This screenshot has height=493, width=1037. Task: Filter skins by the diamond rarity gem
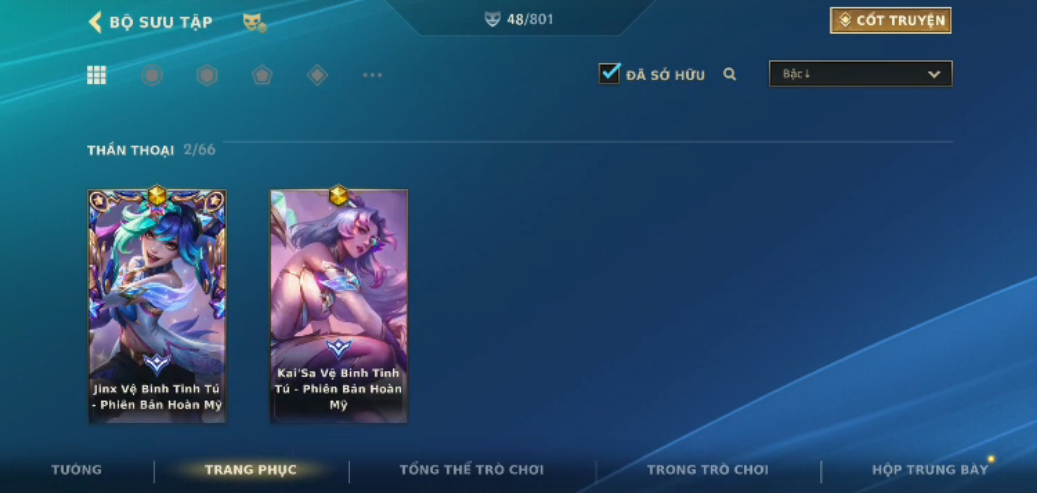click(317, 75)
